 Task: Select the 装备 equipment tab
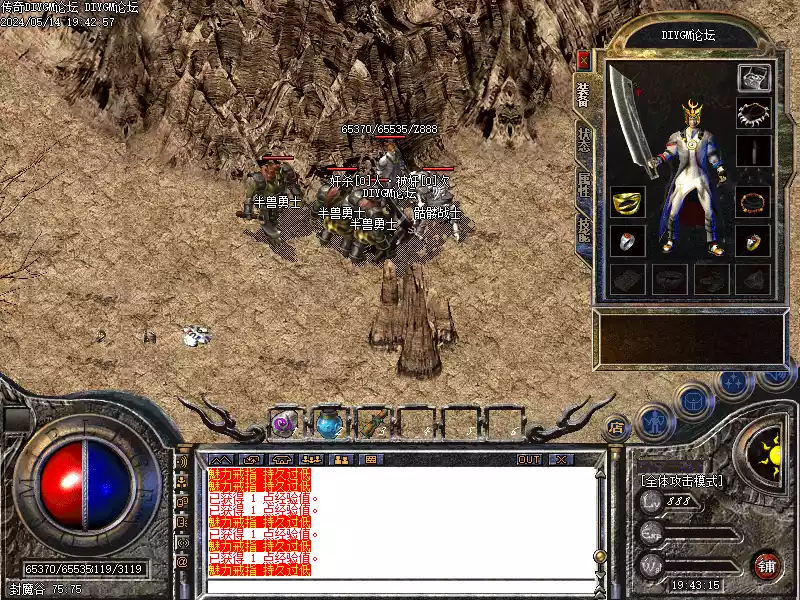click(584, 93)
